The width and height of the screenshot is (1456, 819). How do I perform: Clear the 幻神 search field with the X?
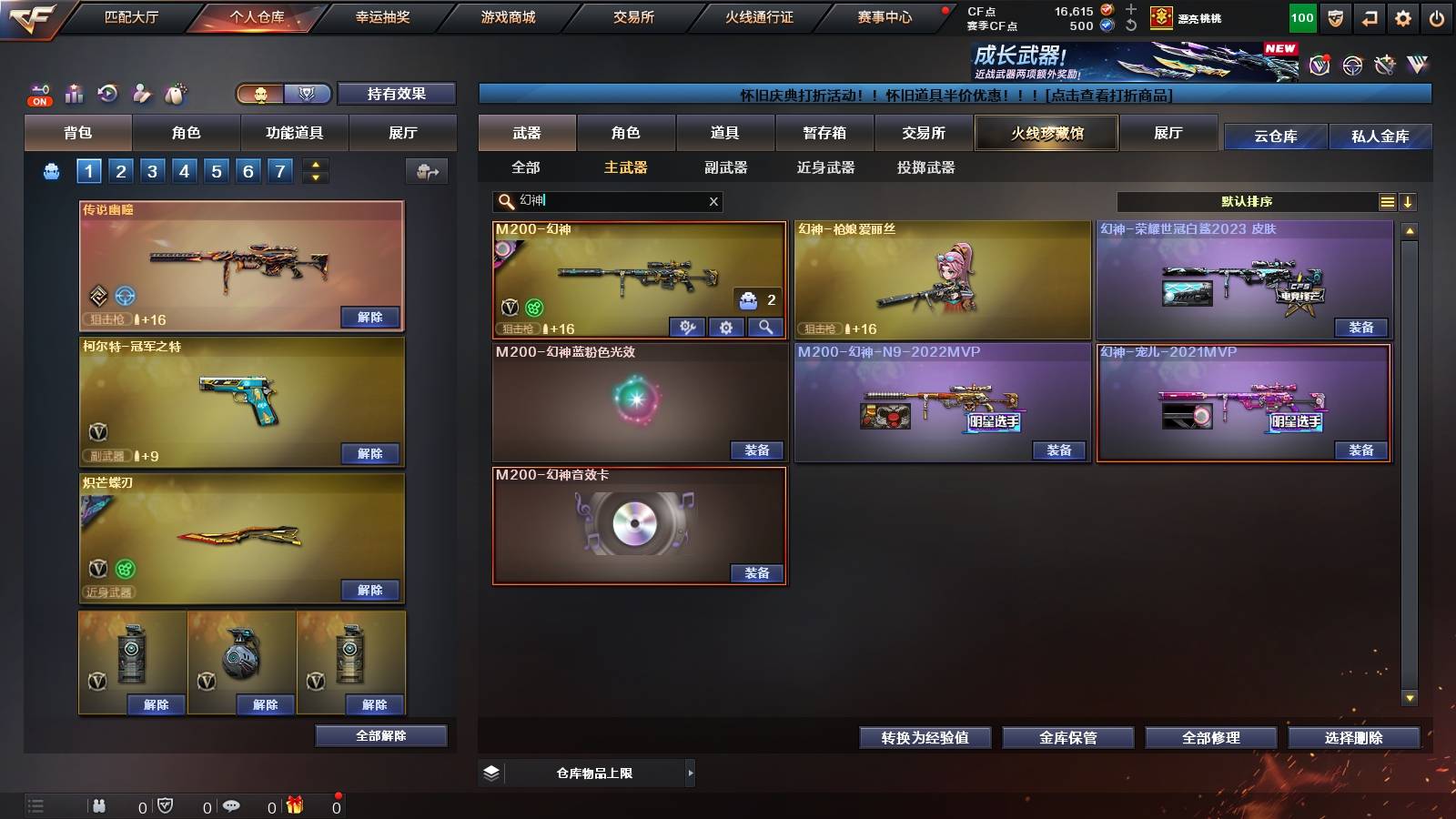pos(713,202)
